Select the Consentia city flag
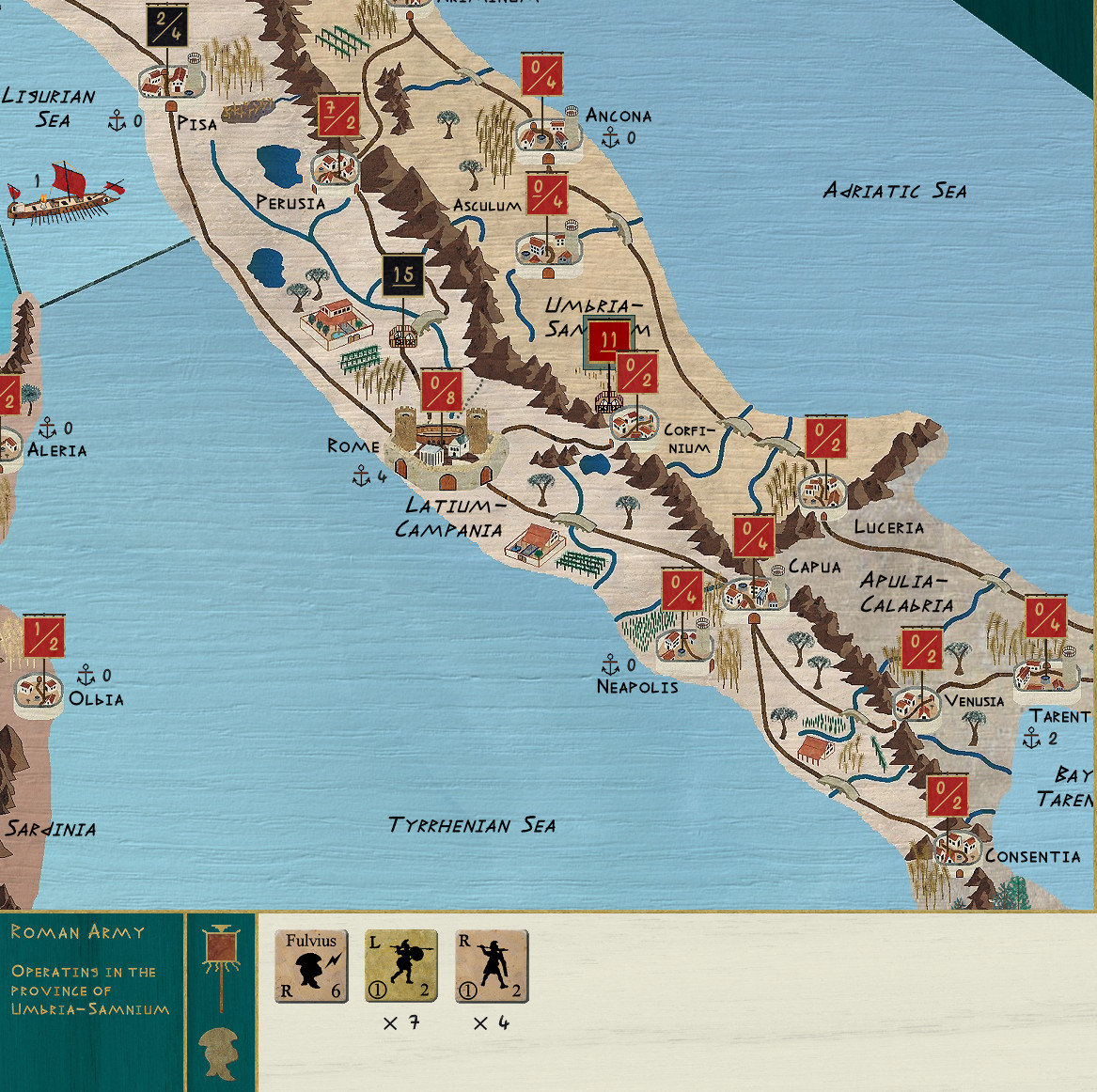This screenshot has width=1097, height=1092. (x=947, y=797)
